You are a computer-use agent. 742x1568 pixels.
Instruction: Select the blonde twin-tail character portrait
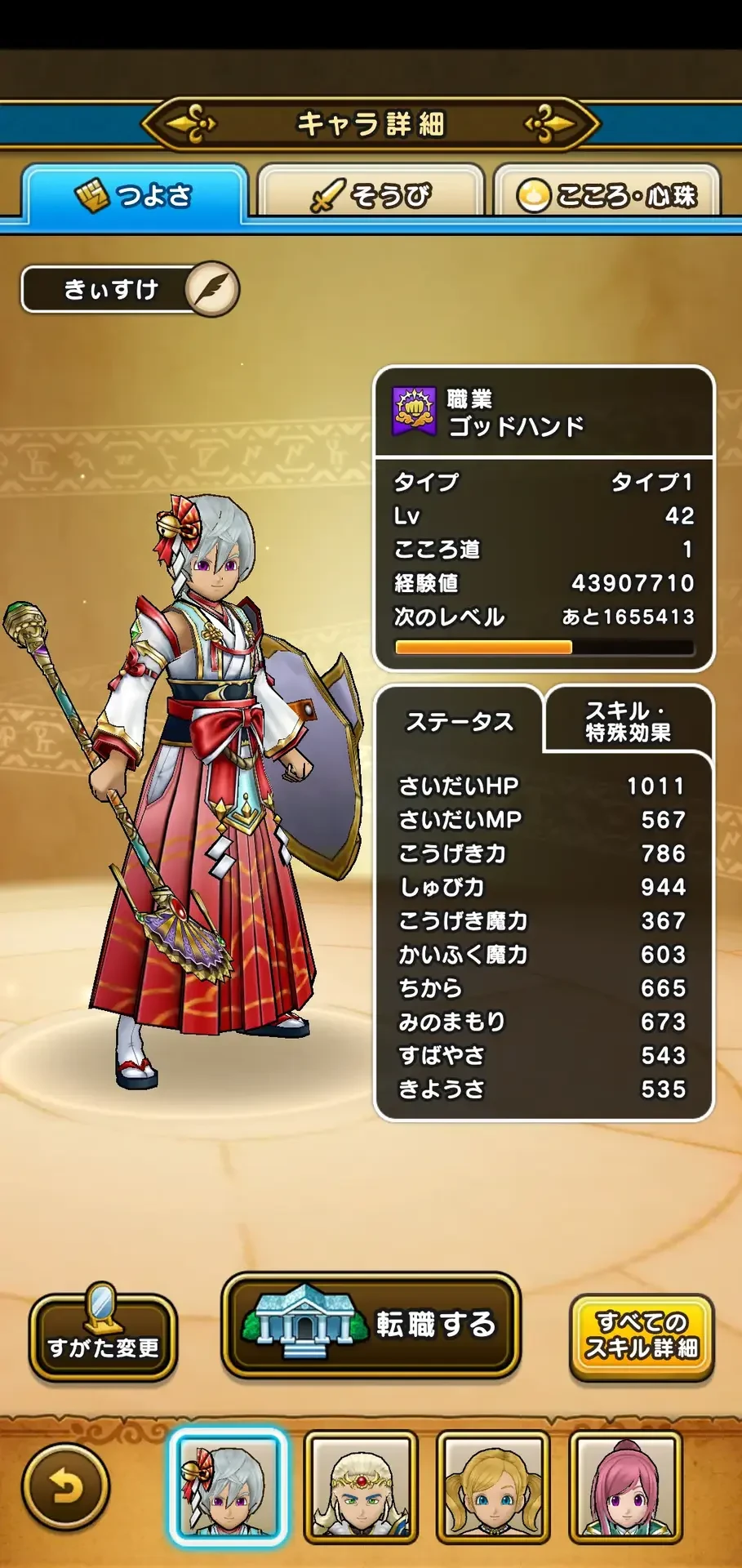point(493,1487)
